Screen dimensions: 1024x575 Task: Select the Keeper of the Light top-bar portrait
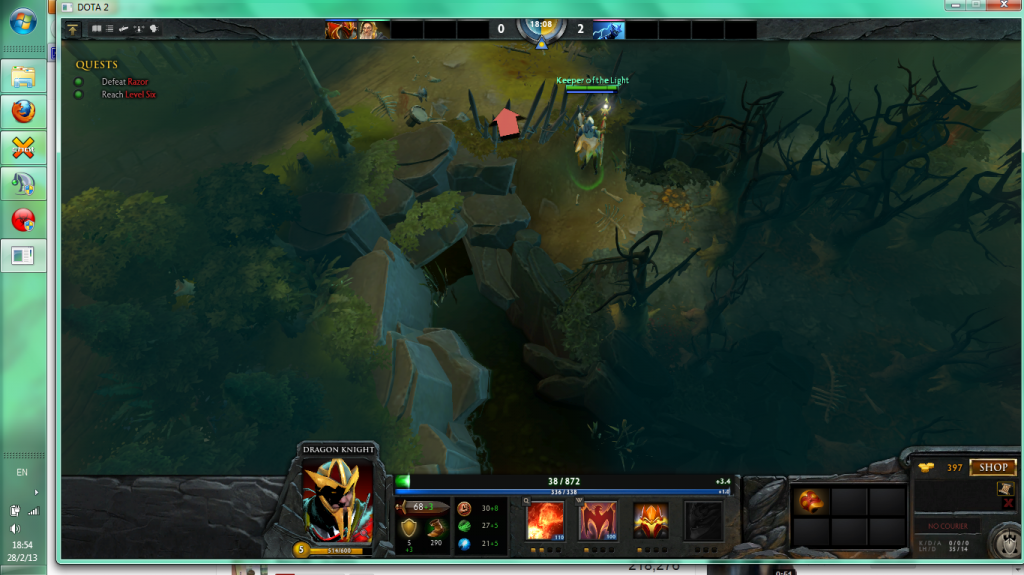click(x=372, y=30)
